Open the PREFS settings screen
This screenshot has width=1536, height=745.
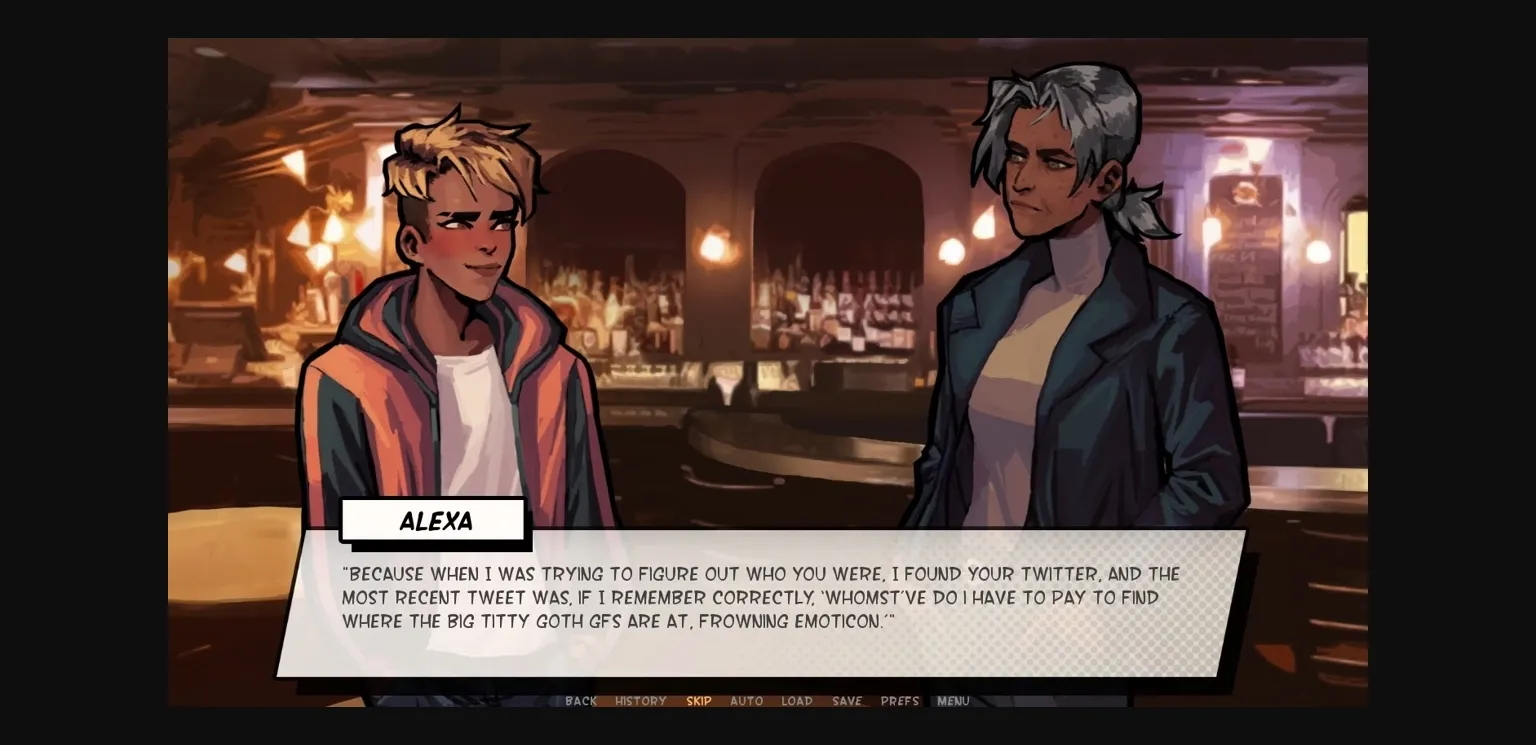898,701
